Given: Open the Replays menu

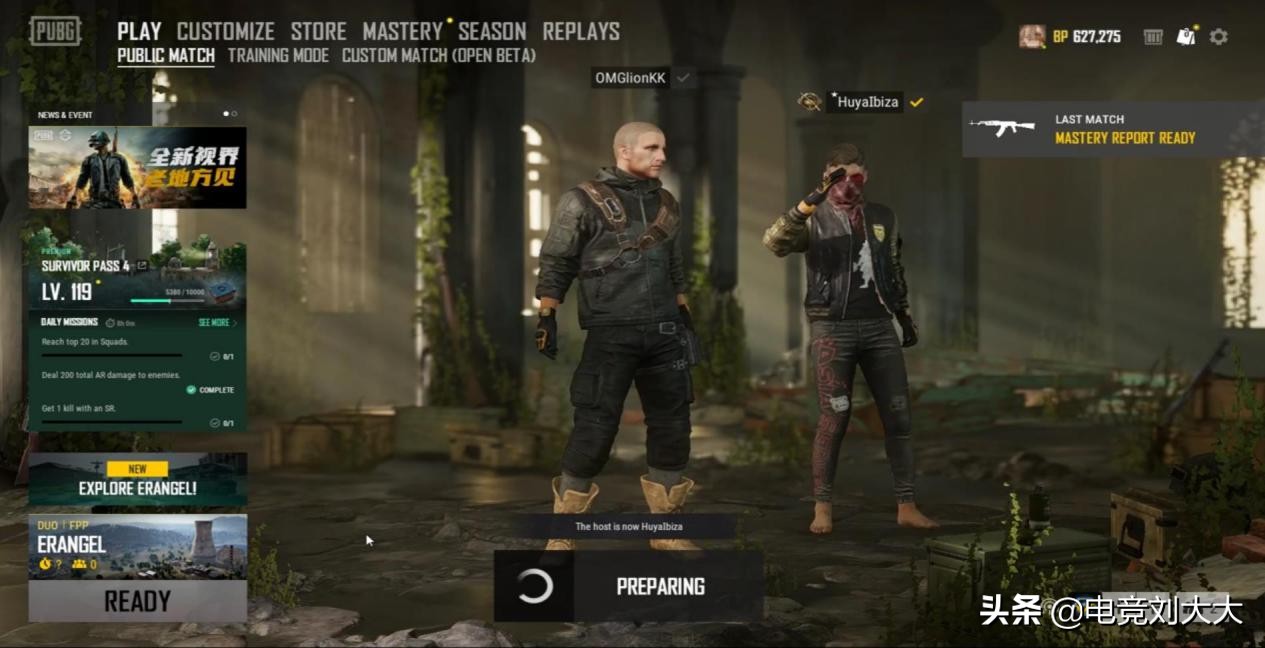Looking at the screenshot, I should (x=580, y=31).
